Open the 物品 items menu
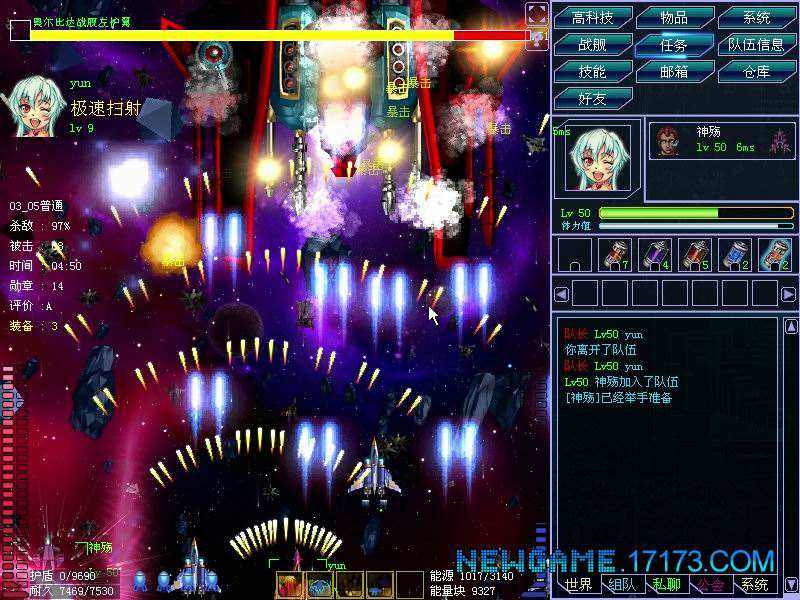 pyautogui.click(x=674, y=18)
